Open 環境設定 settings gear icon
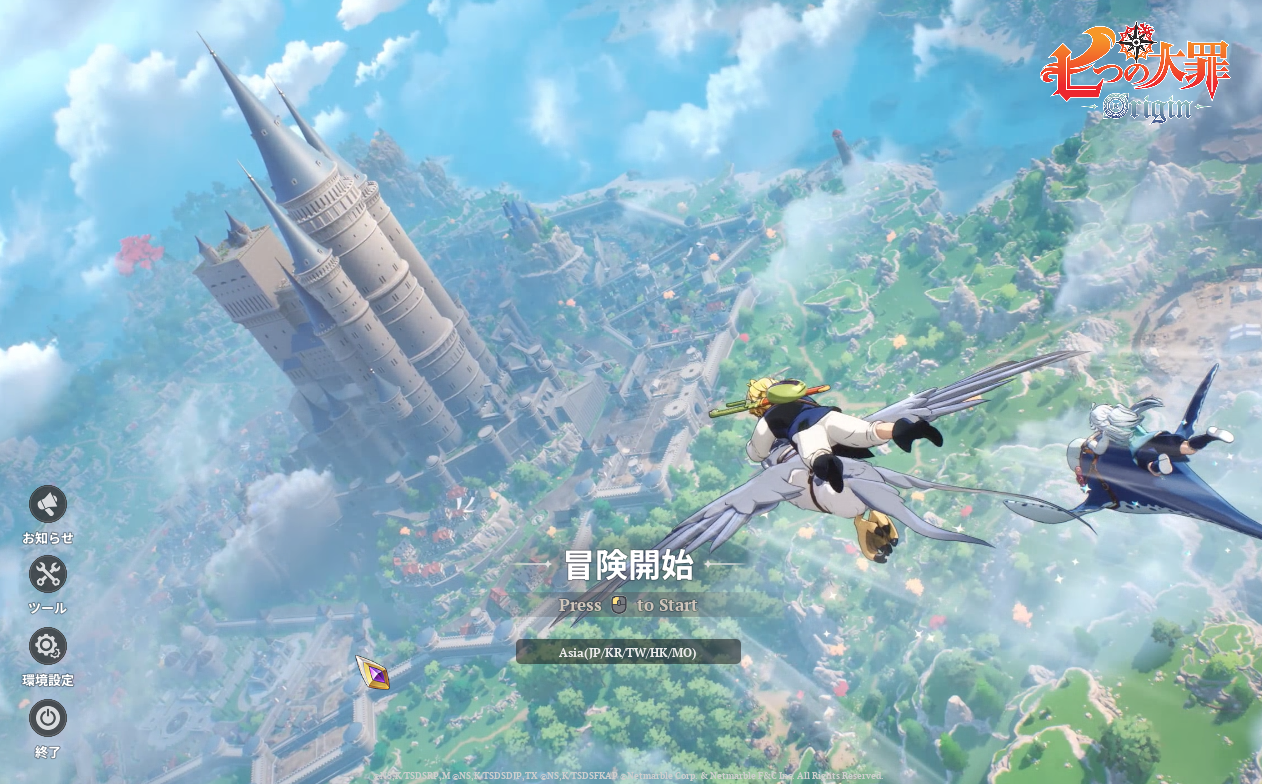1262x784 pixels. click(x=48, y=646)
